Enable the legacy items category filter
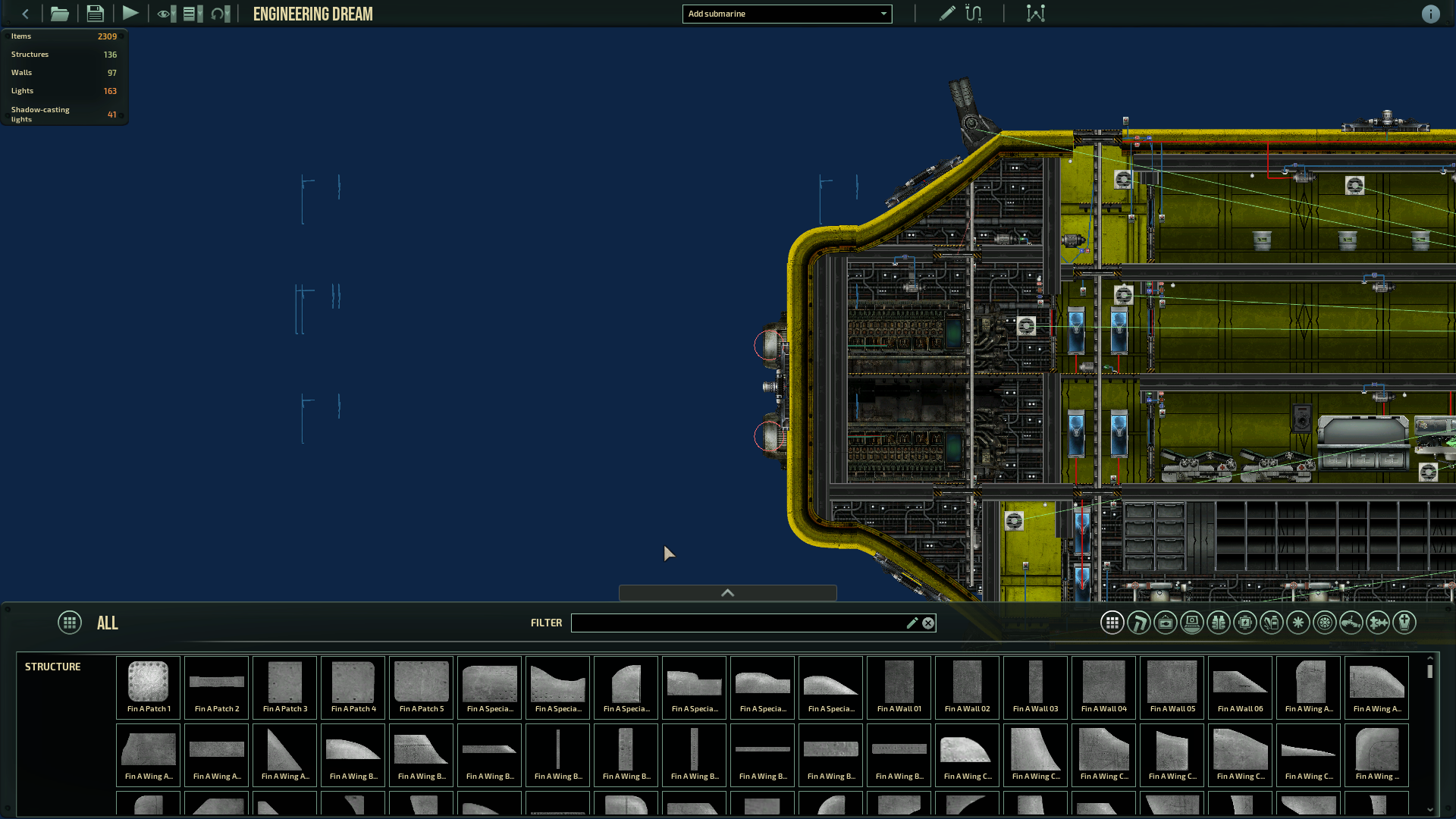Screen dimensions: 1456x819 coord(1404,623)
